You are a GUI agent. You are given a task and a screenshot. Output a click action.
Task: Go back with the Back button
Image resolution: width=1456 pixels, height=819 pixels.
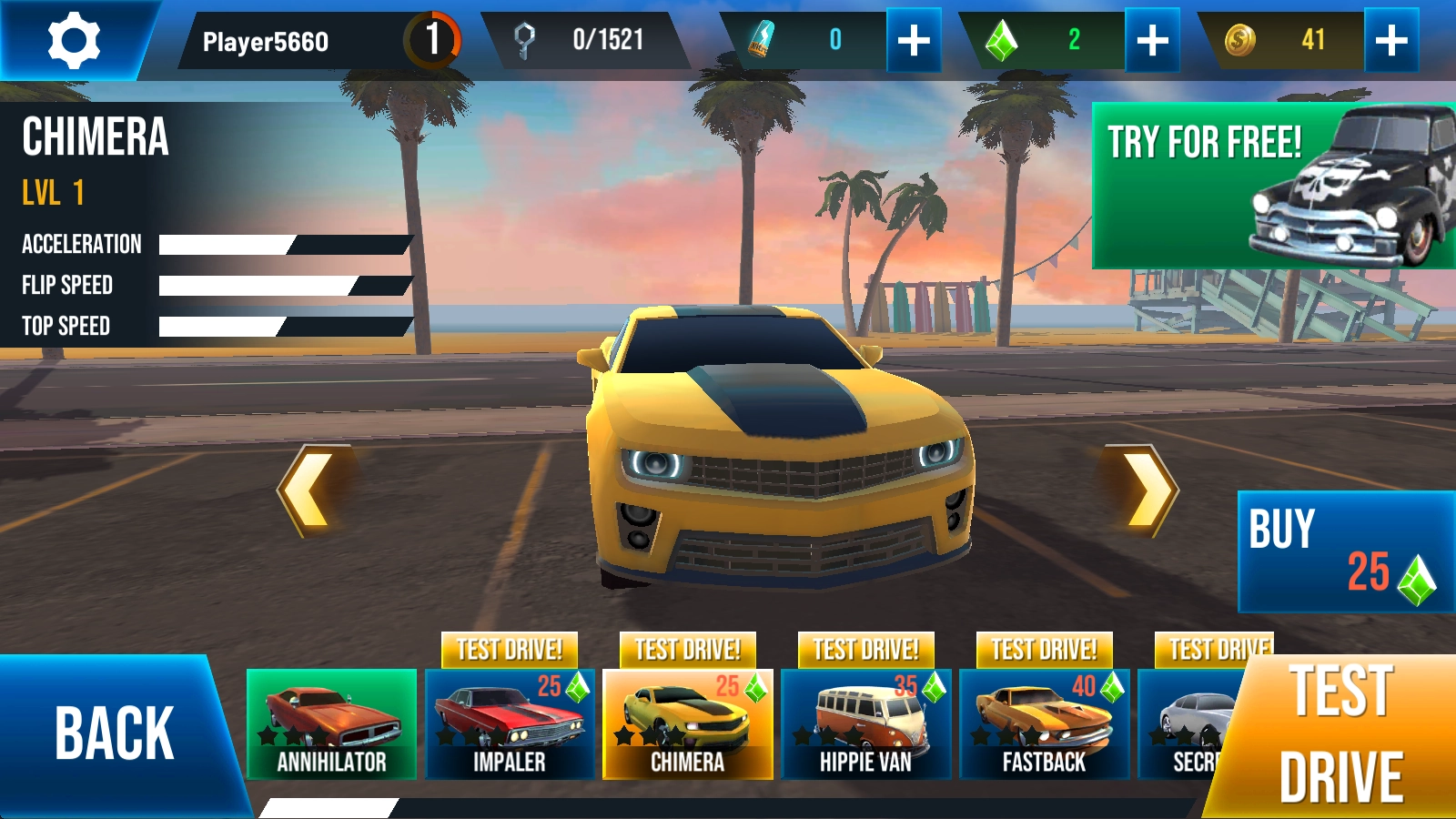pos(114,733)
